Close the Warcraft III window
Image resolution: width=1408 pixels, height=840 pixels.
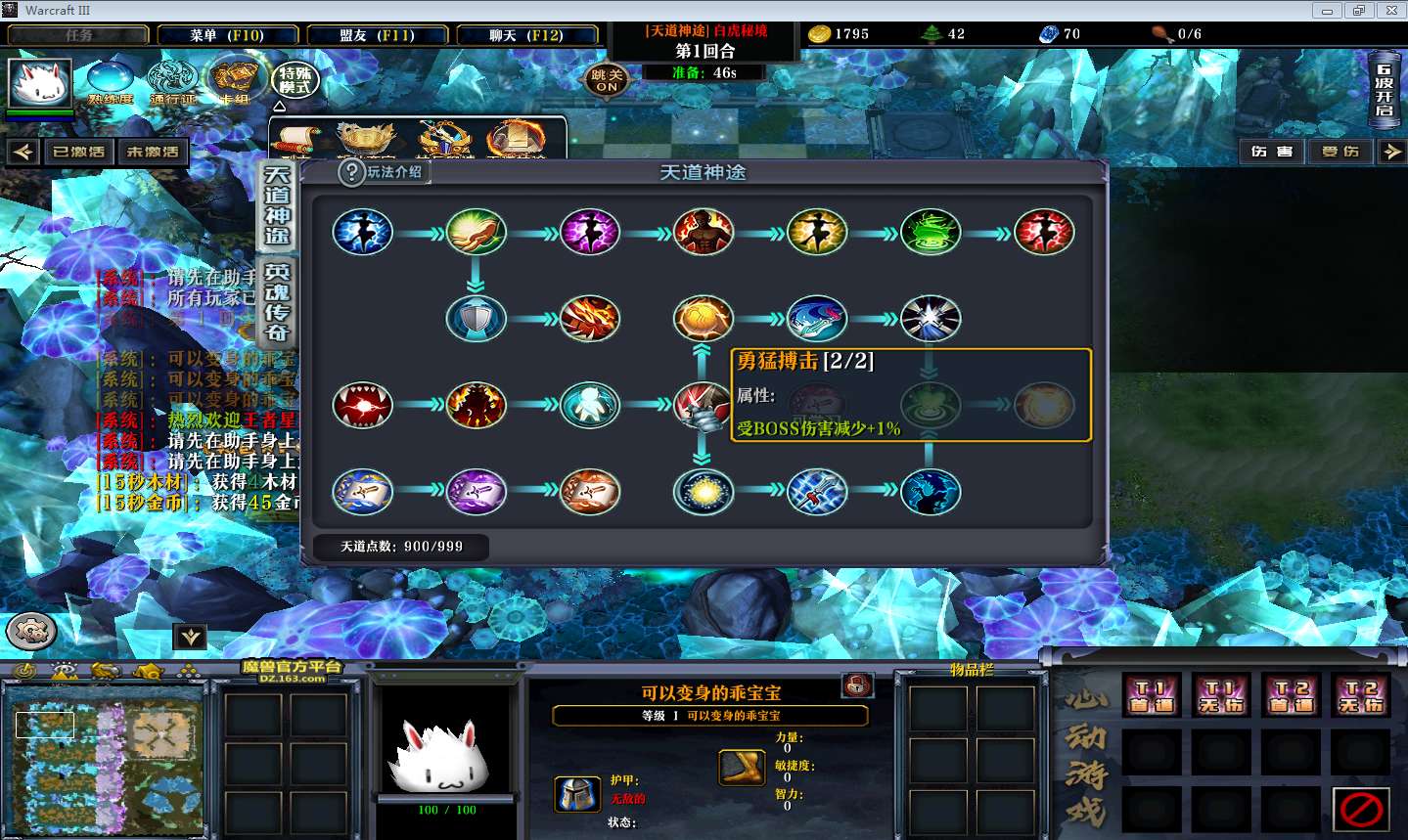(1391, 11)
